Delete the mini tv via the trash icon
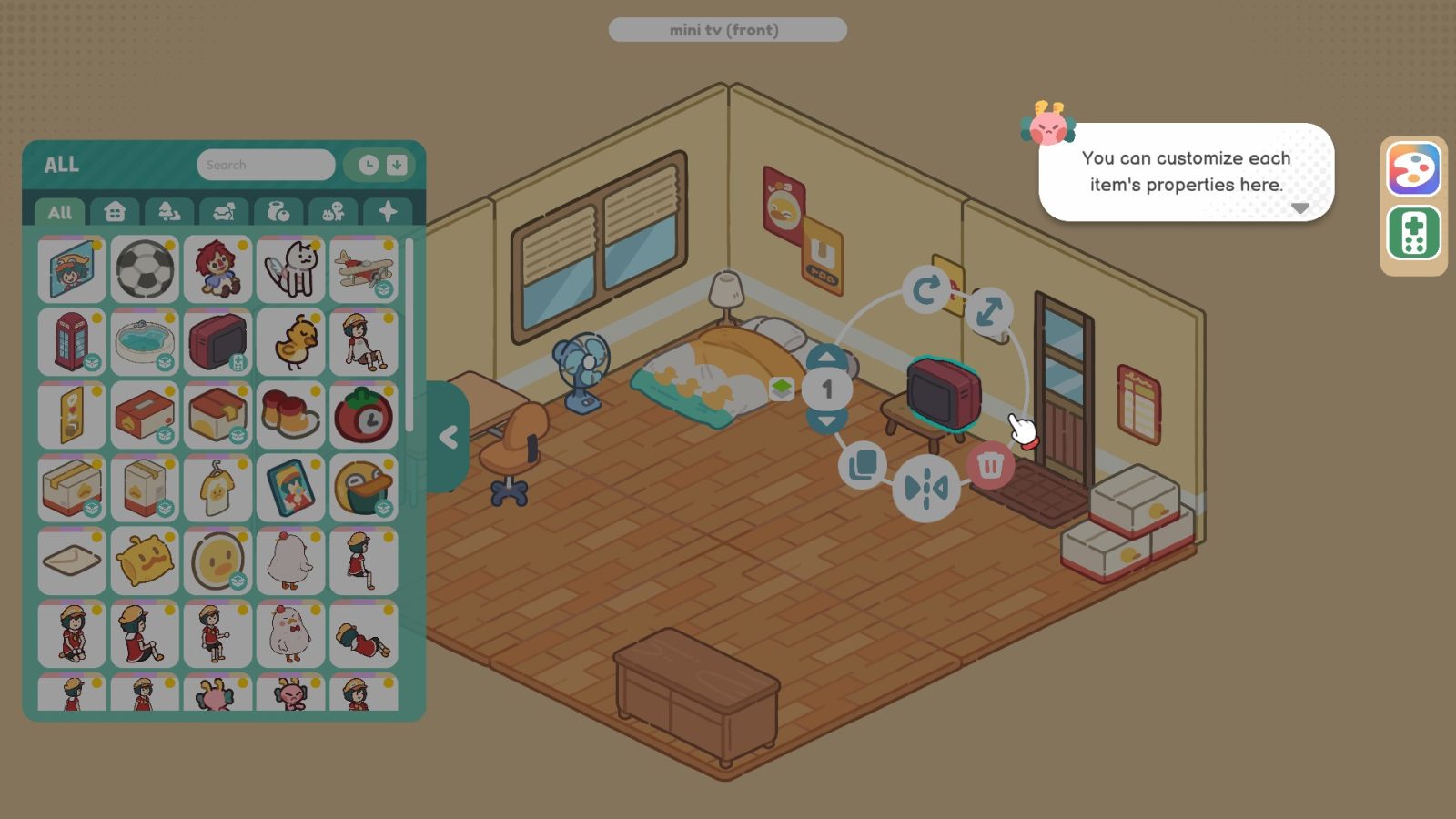 point(992,464)
